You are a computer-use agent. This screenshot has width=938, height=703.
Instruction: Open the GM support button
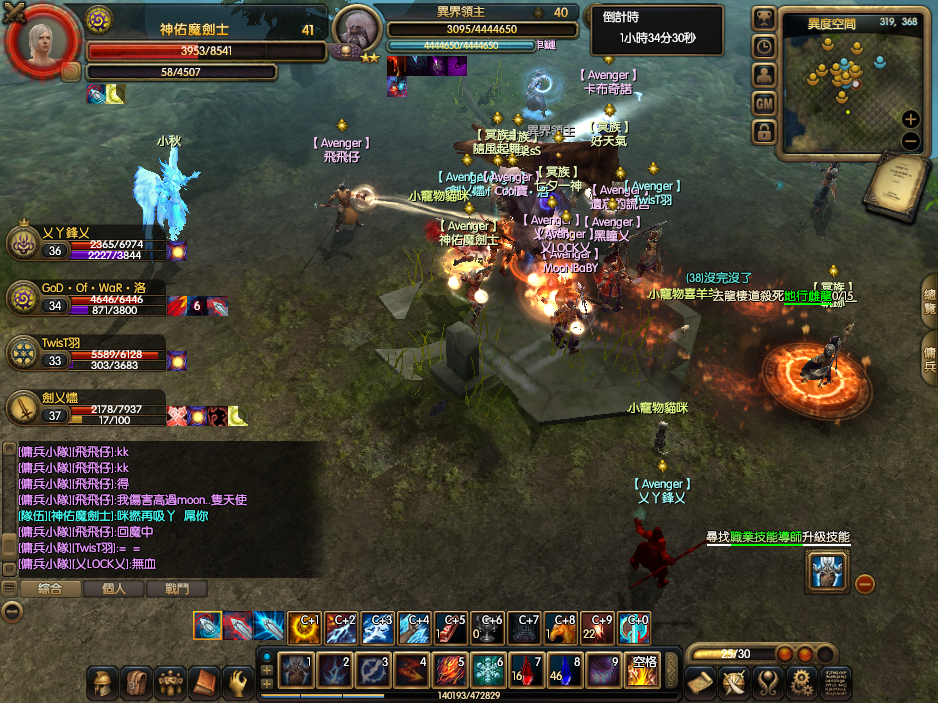pos(764,103)
